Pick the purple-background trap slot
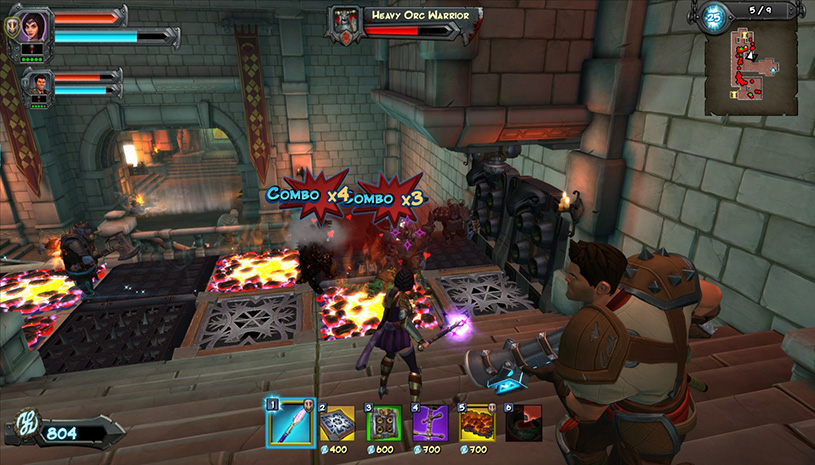Screen dimensions: 815x465 click(x=430, y=424)
